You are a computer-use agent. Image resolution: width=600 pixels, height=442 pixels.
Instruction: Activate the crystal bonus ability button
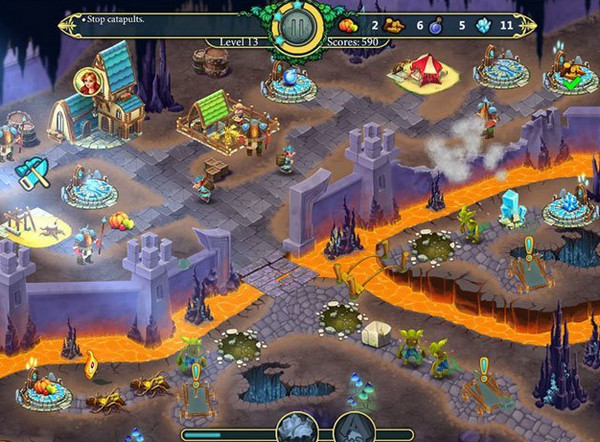296,428
